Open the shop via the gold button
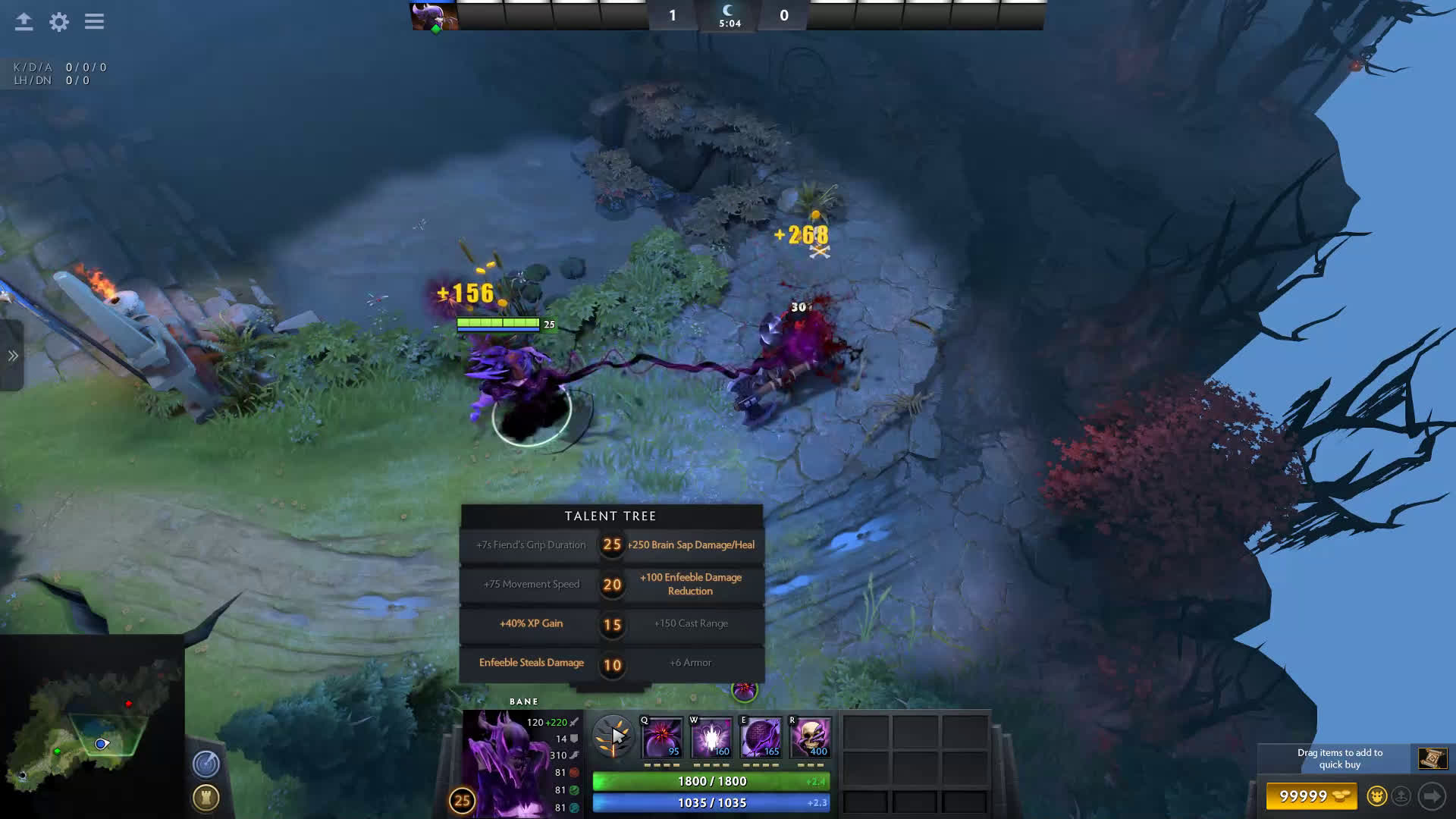1456x819 pixels. point(1312,796)
